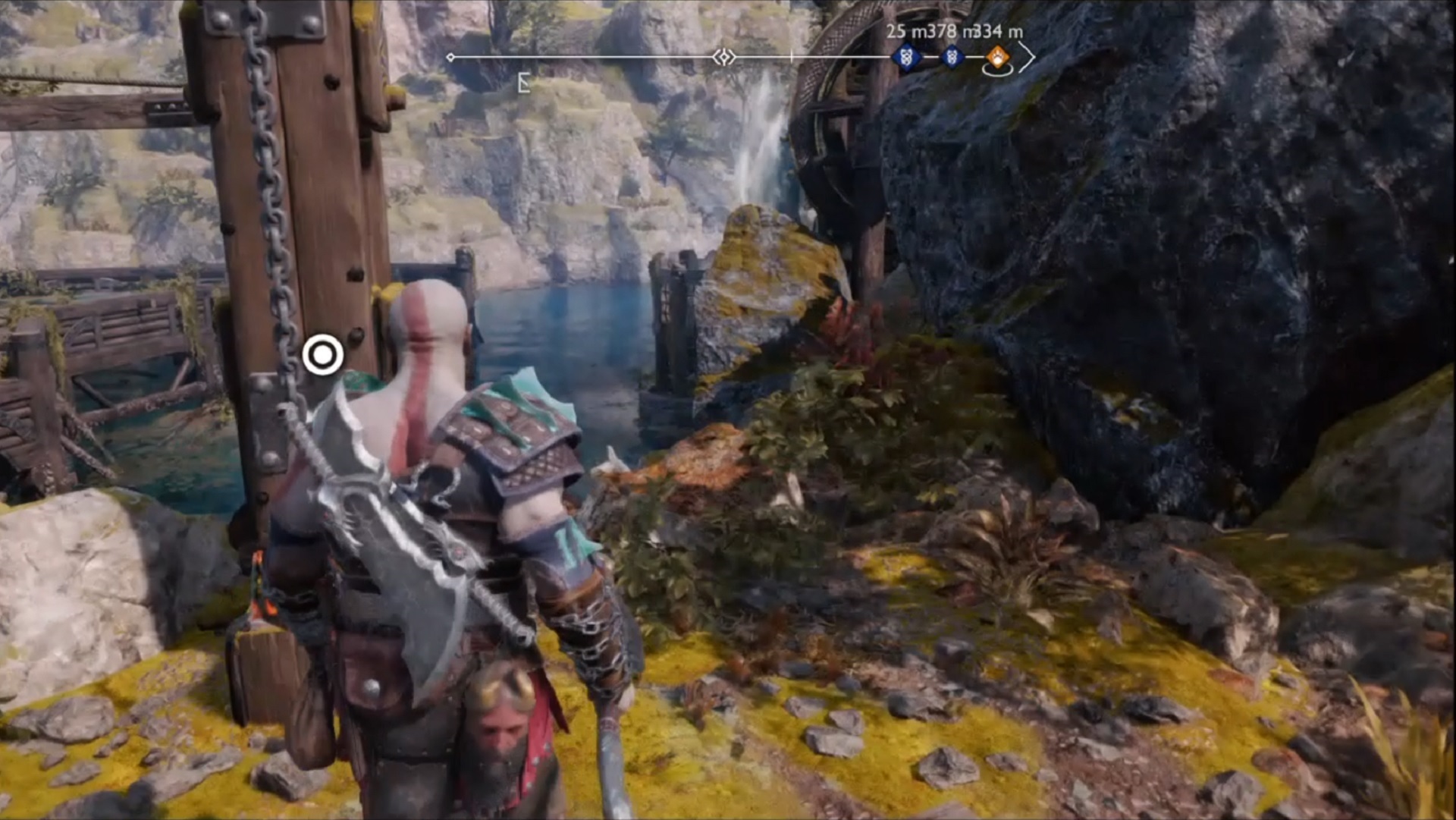
Task: Click the larger blue knot marker on the compass
Action: click(905, 57)
